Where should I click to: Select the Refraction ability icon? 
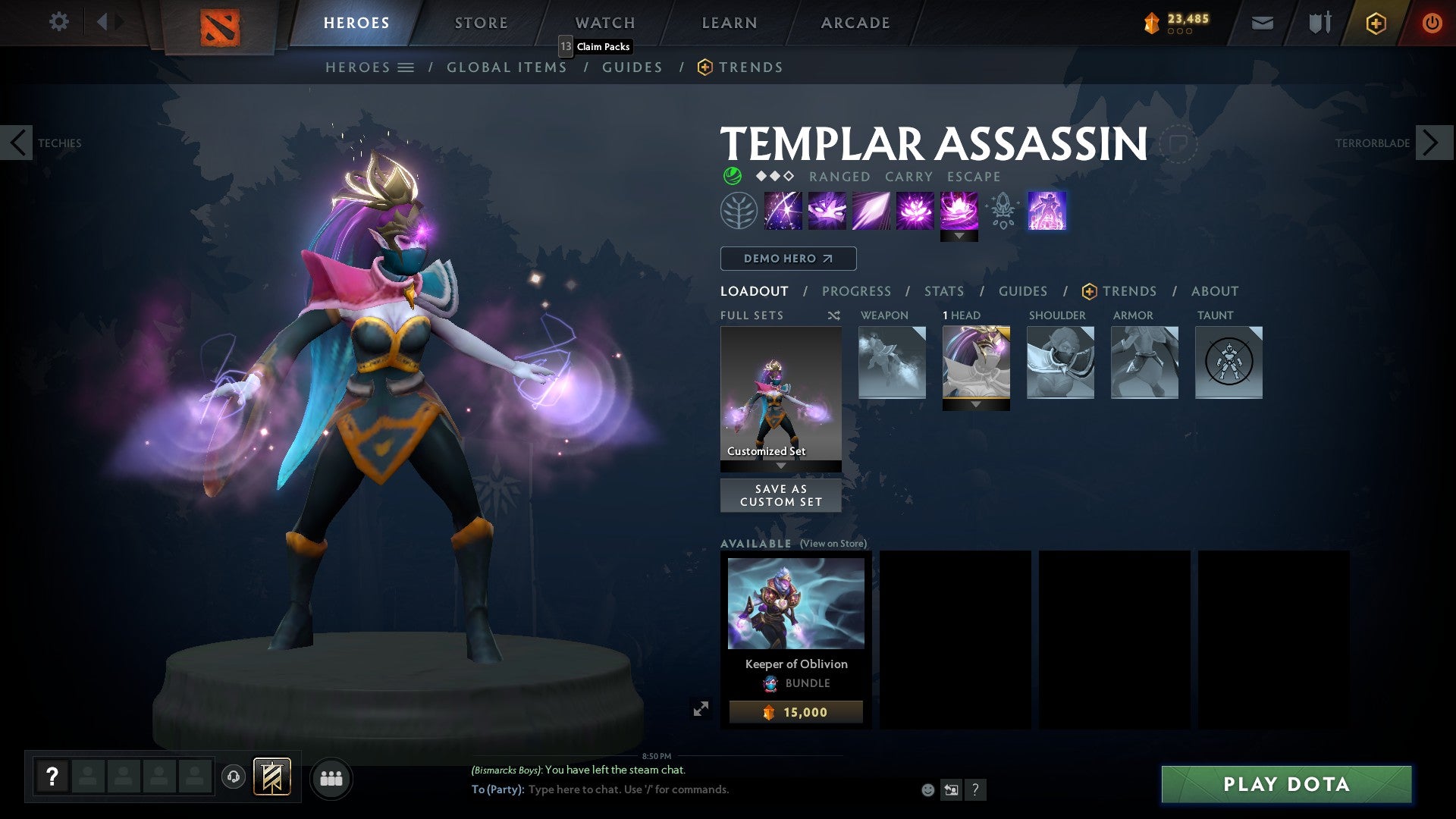[x=783, y=211]
